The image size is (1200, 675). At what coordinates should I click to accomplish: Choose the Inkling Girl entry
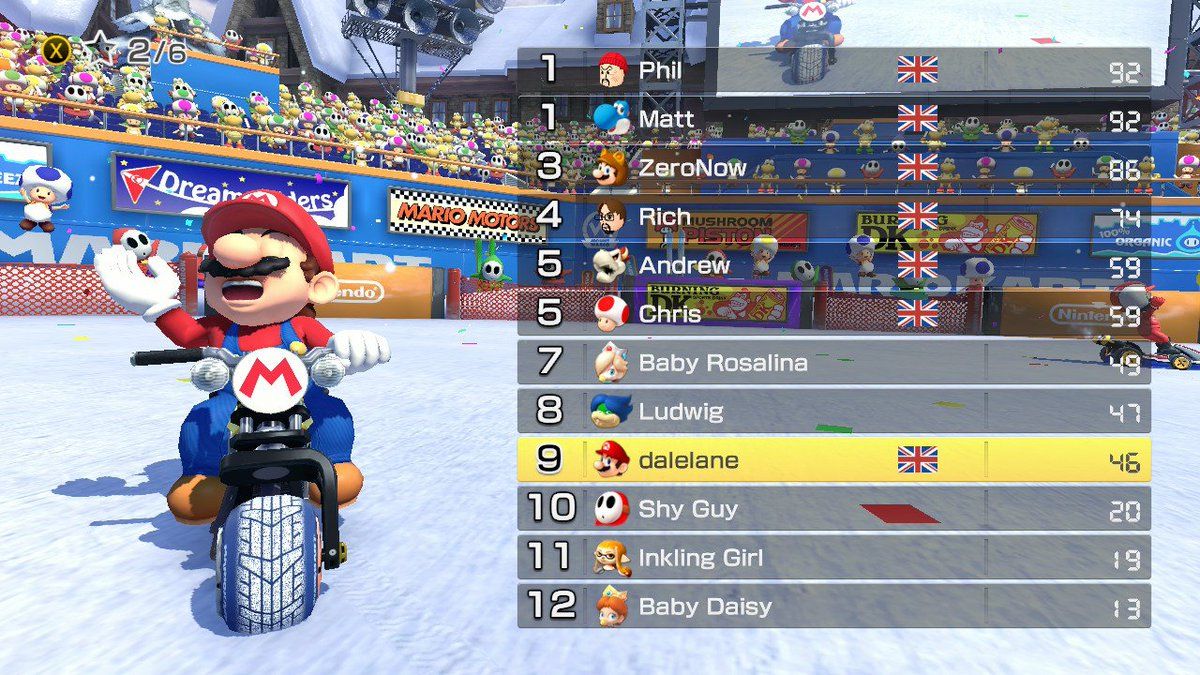coord(833,557)
